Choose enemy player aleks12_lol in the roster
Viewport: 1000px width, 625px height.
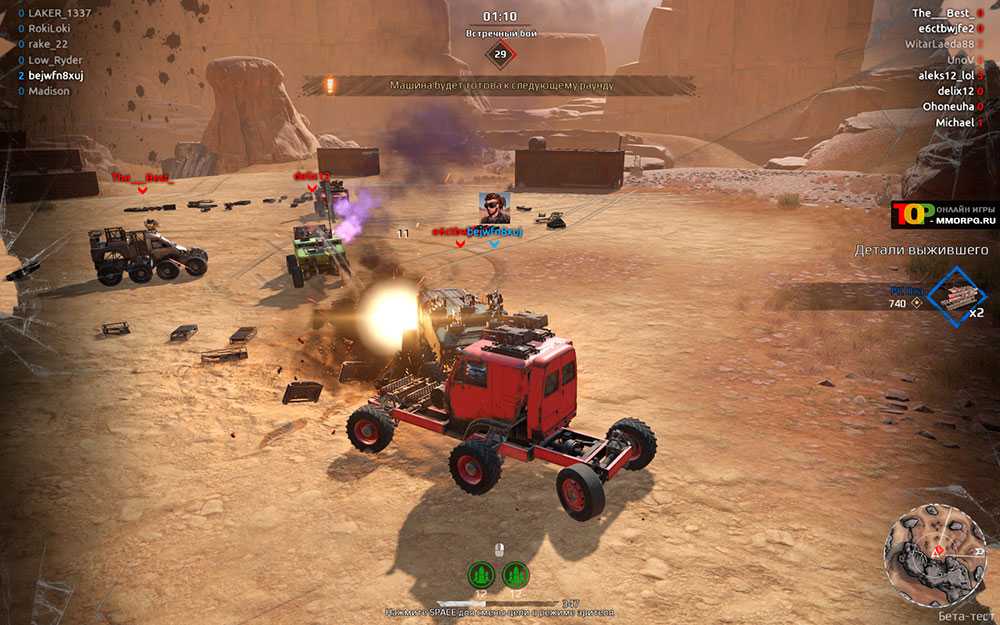tap(945, 75)
